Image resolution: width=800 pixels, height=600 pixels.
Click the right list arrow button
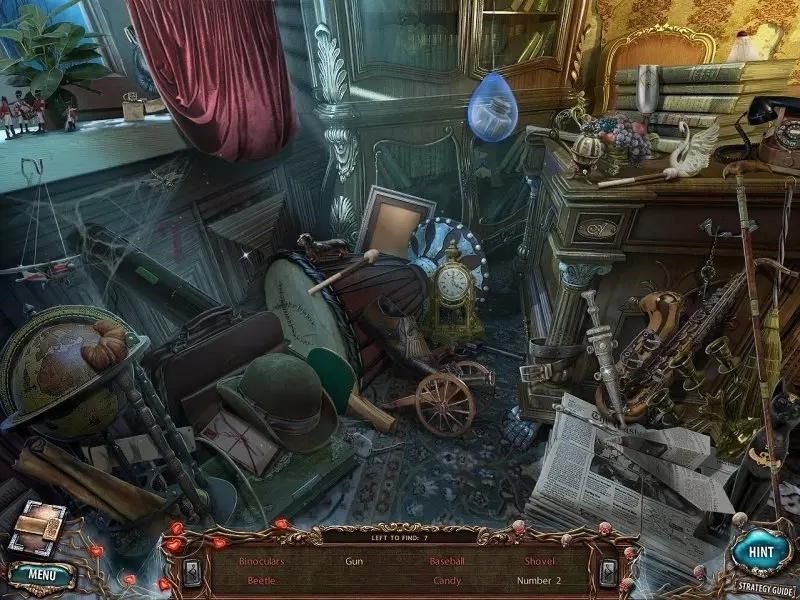pos(608,570)
